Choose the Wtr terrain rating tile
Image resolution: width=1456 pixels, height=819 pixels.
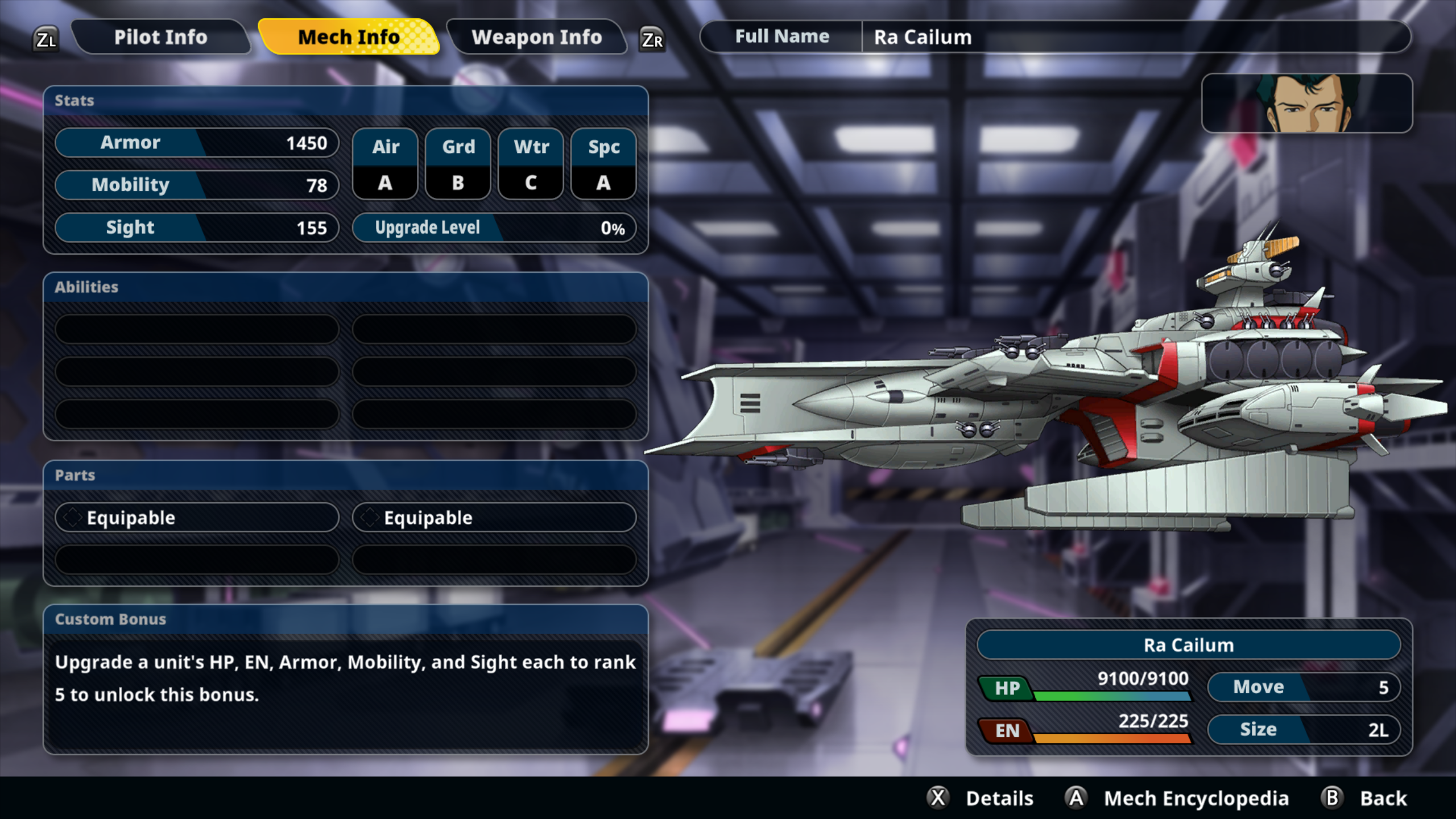coord(531,164)
